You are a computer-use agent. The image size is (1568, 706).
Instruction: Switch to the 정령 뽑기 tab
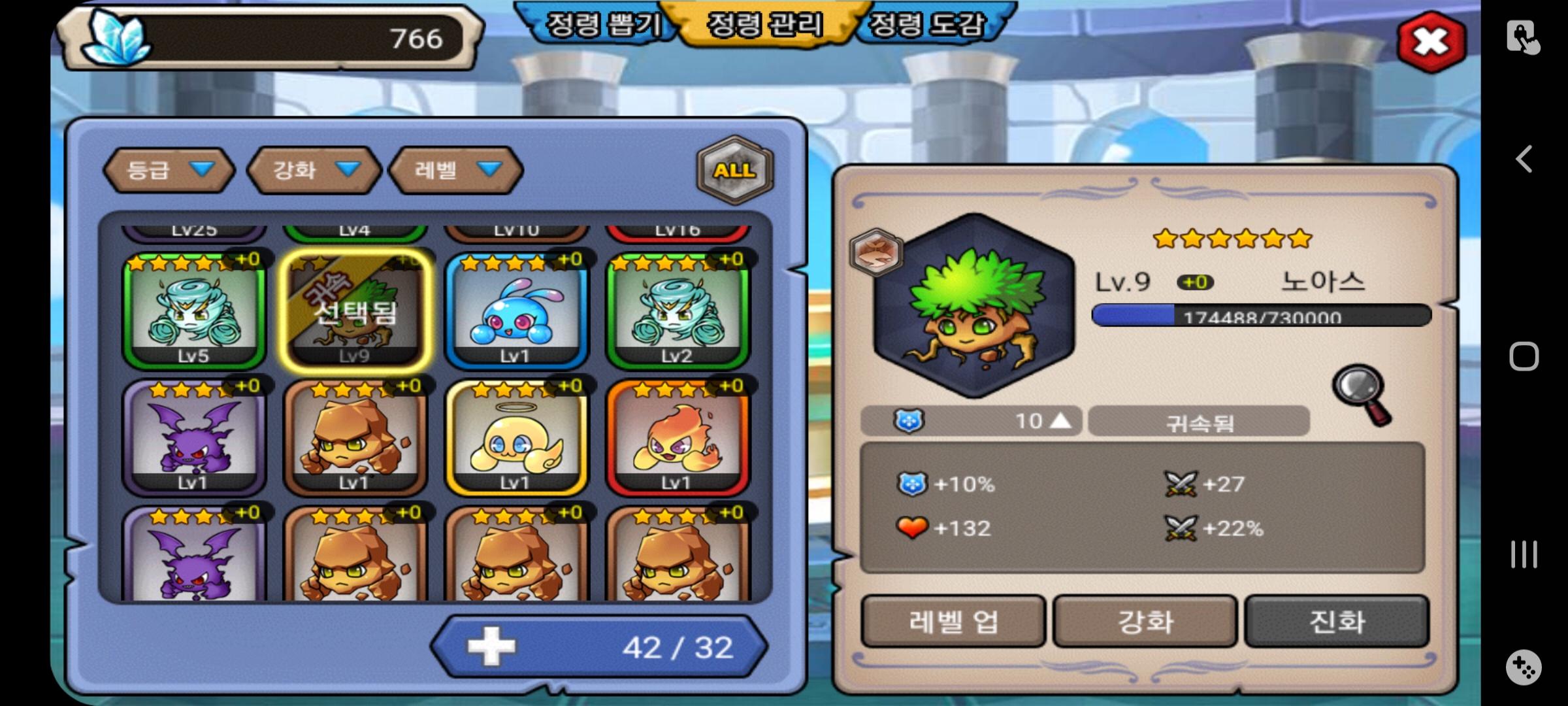[x=602, y=25]
